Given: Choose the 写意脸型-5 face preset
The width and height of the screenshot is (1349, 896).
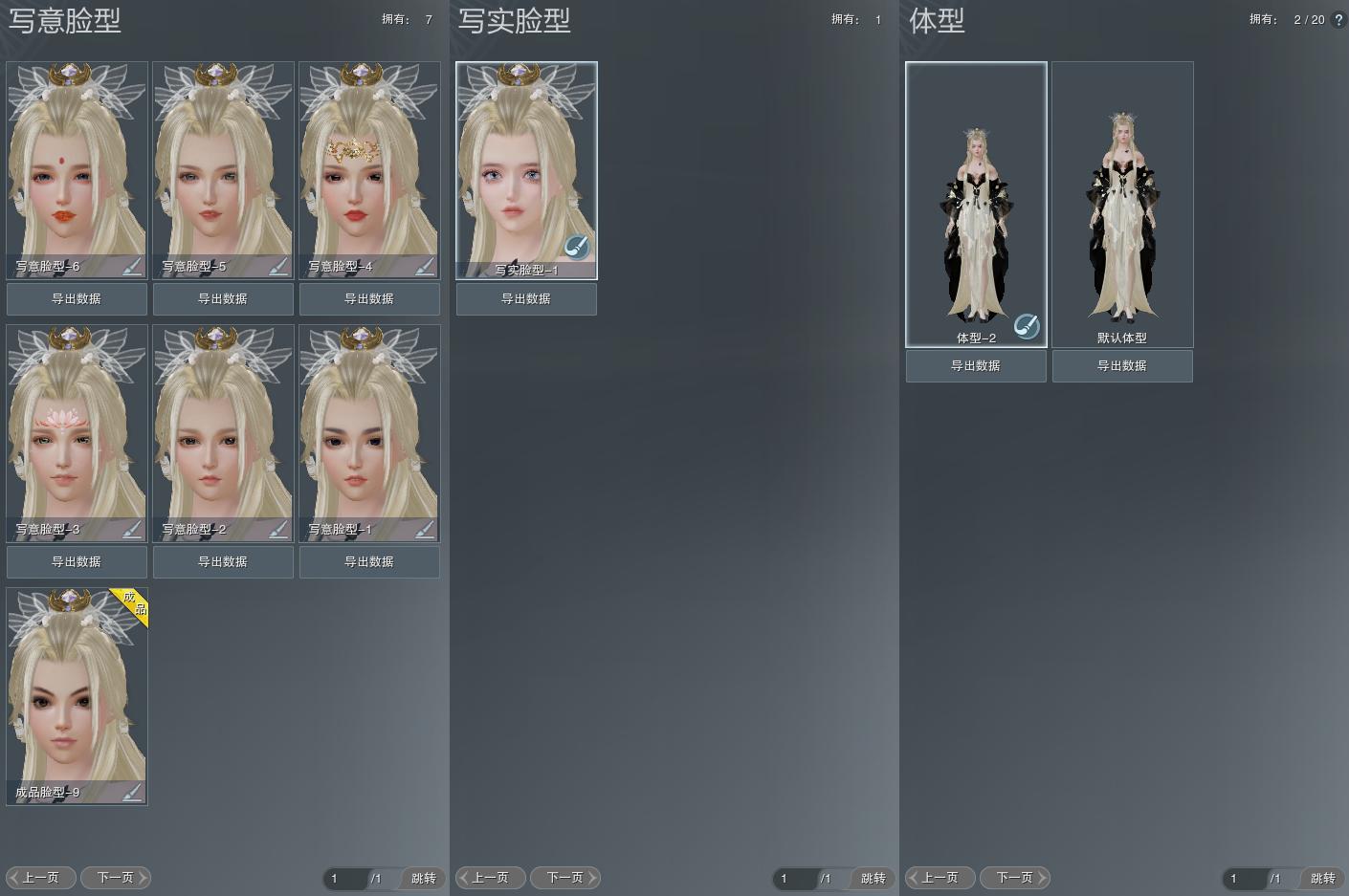Looking at the screenshot, I should [x=223, y=163].
